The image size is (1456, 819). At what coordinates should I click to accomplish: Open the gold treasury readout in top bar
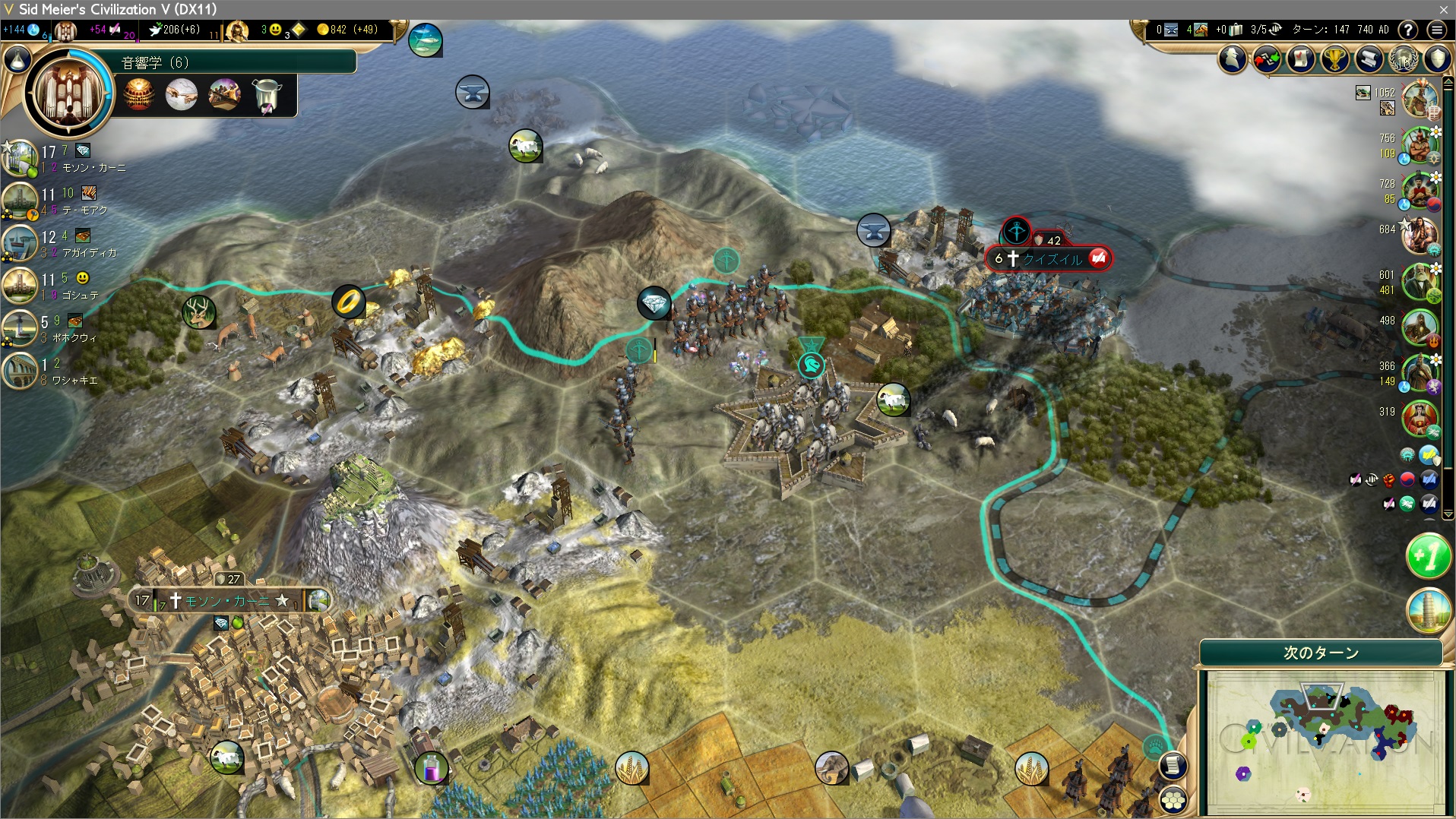point(347,30)
